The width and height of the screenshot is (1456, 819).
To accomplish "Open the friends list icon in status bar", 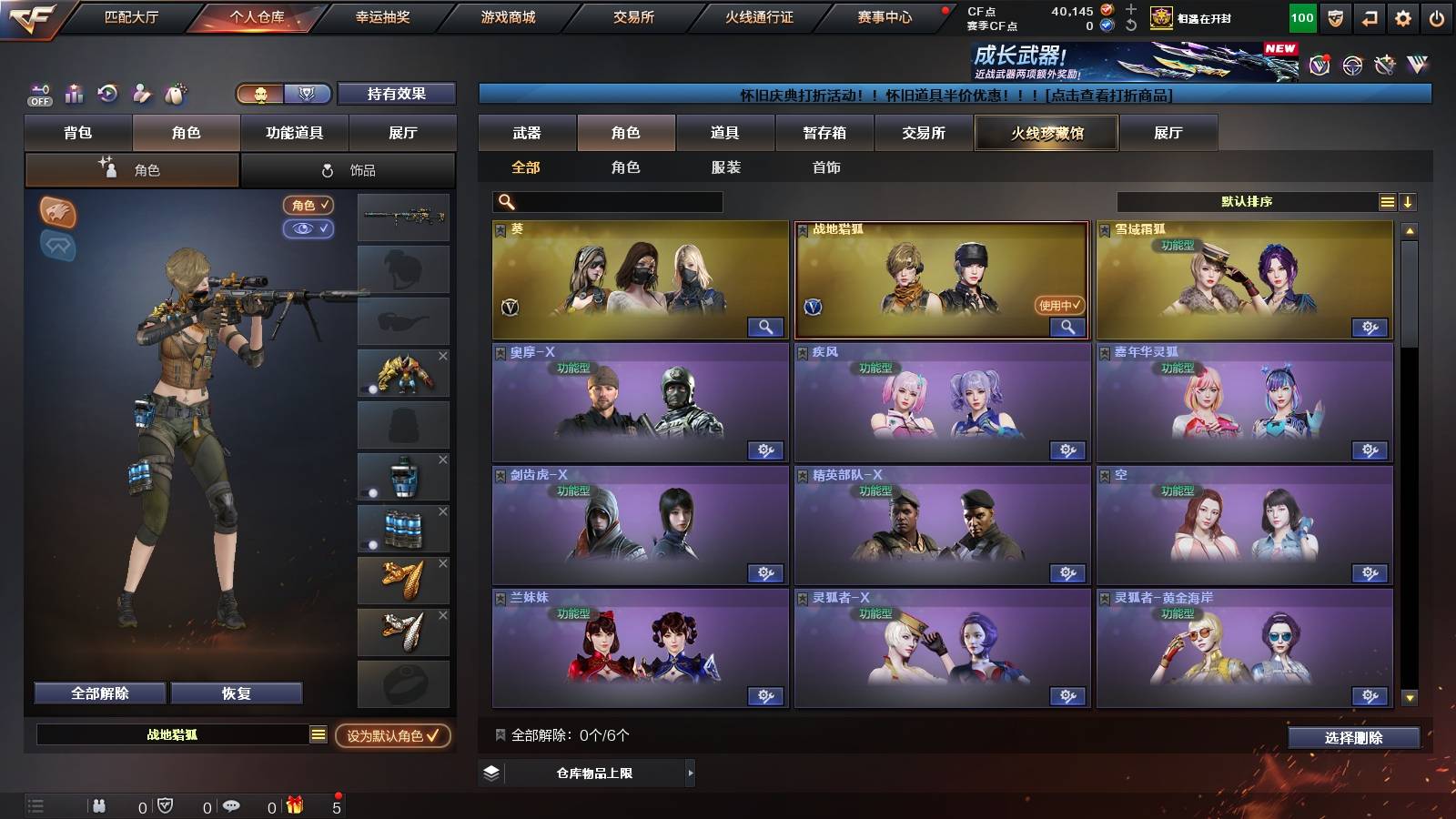I will 98,804.
